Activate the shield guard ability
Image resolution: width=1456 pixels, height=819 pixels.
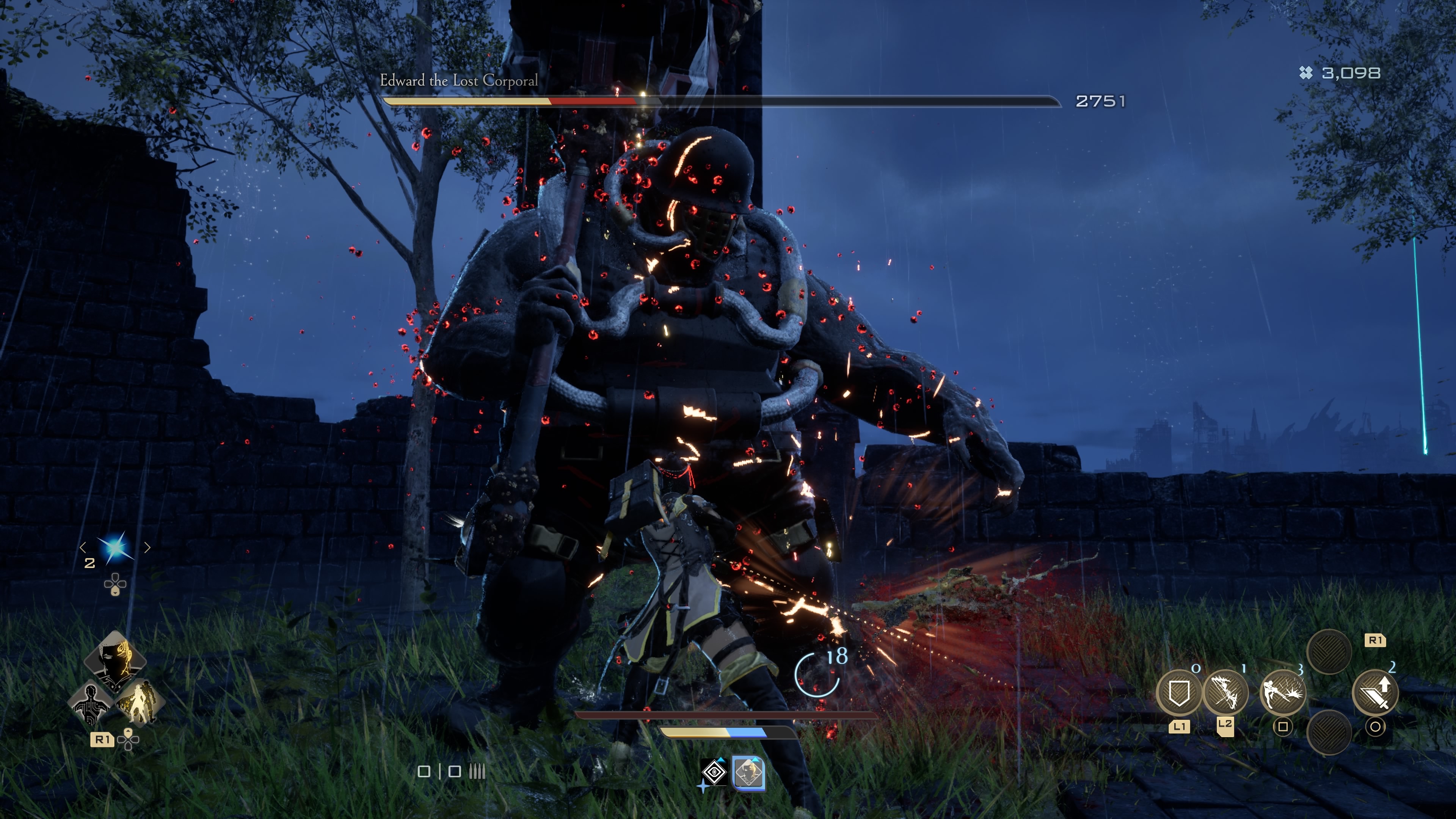point(1178,692)
